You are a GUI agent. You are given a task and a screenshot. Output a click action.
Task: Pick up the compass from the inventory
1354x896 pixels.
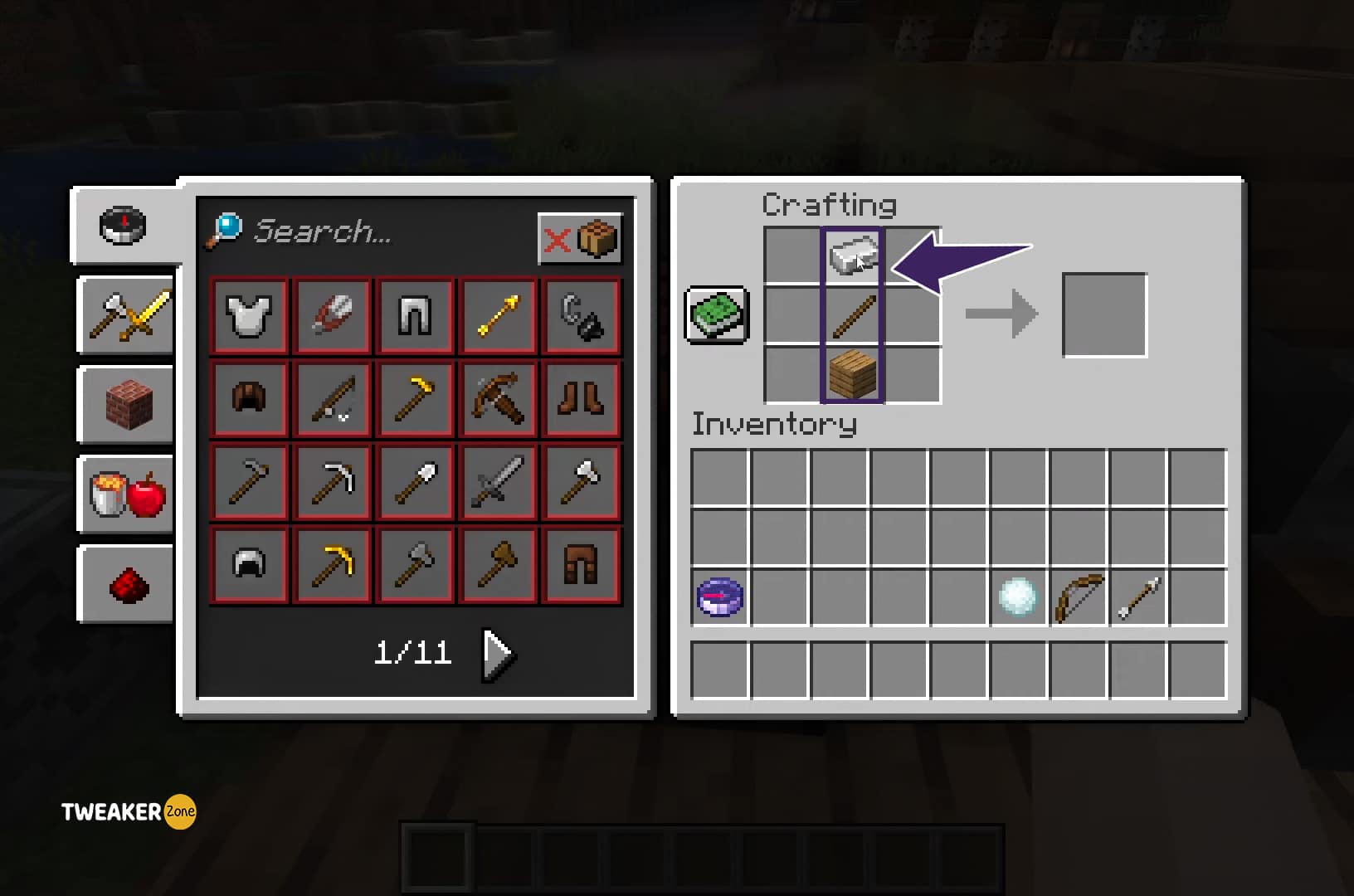pos(718,596)
